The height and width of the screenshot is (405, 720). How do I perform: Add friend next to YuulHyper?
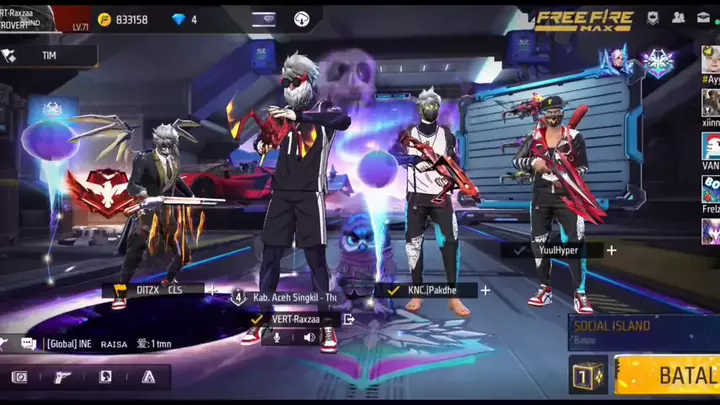pos(611,250)
